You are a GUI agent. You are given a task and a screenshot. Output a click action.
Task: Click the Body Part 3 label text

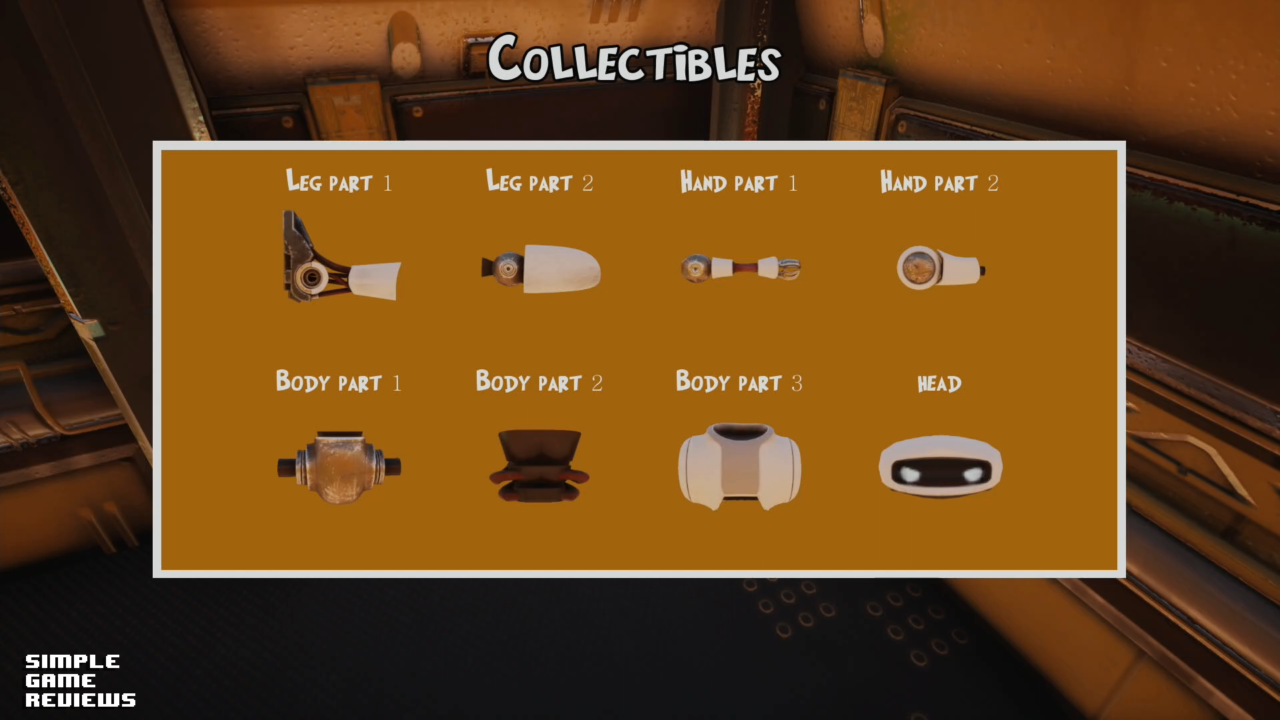(x=740, y=382)
